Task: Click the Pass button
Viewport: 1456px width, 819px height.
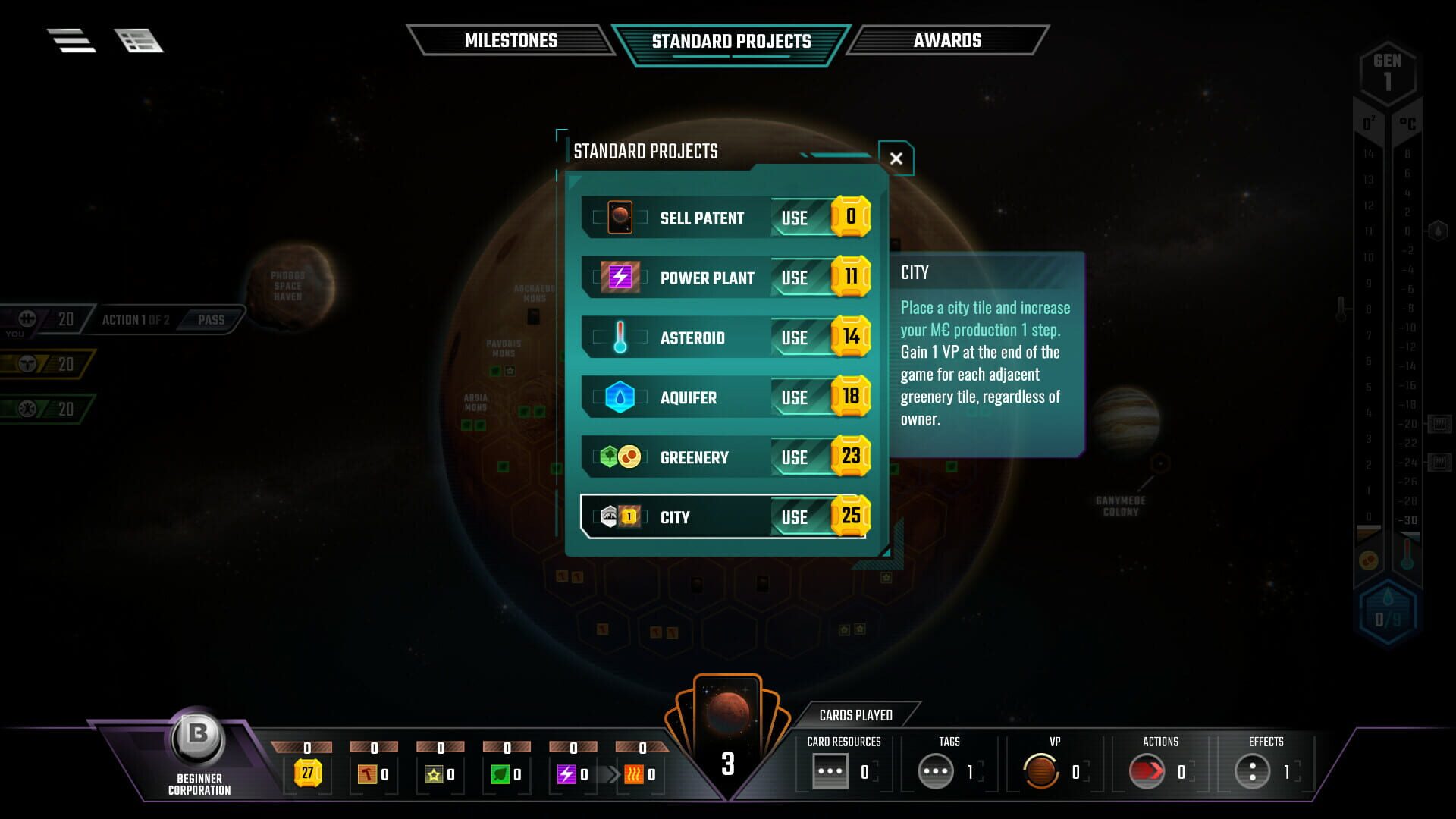Action: tap(210, 319)
